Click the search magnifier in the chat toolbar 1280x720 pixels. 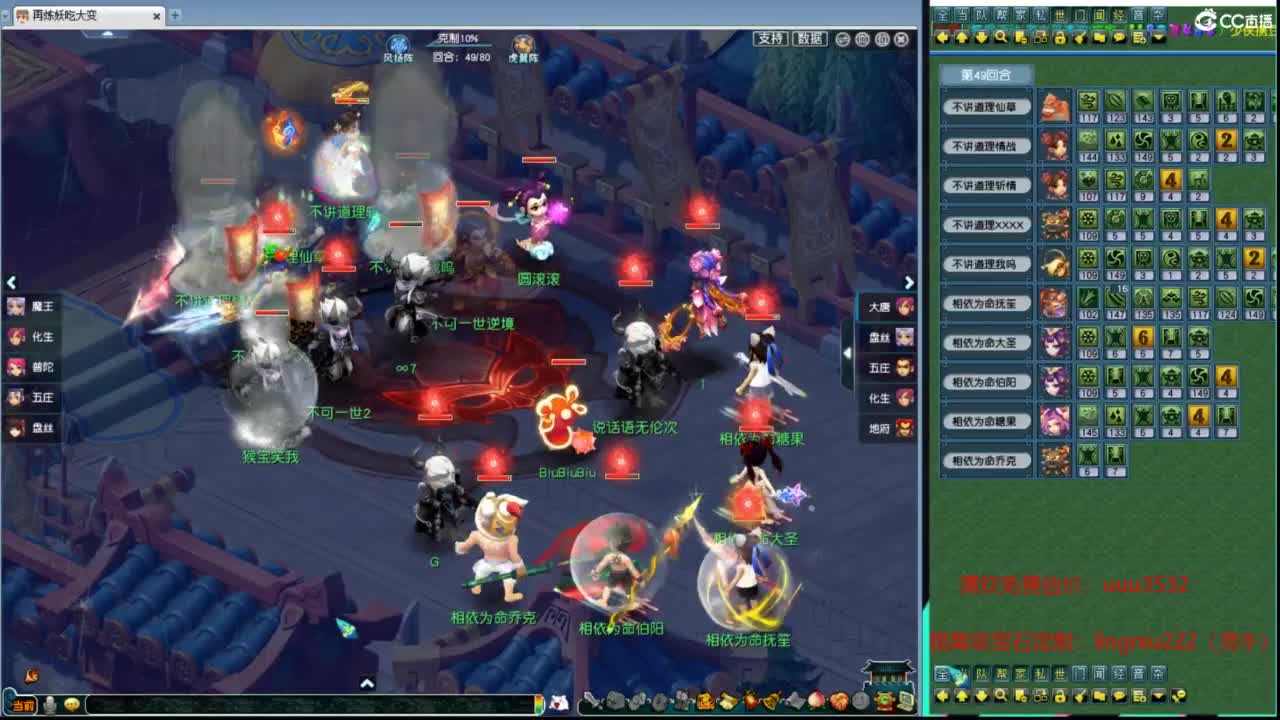pyautogui.click(x=1001, y=38)
